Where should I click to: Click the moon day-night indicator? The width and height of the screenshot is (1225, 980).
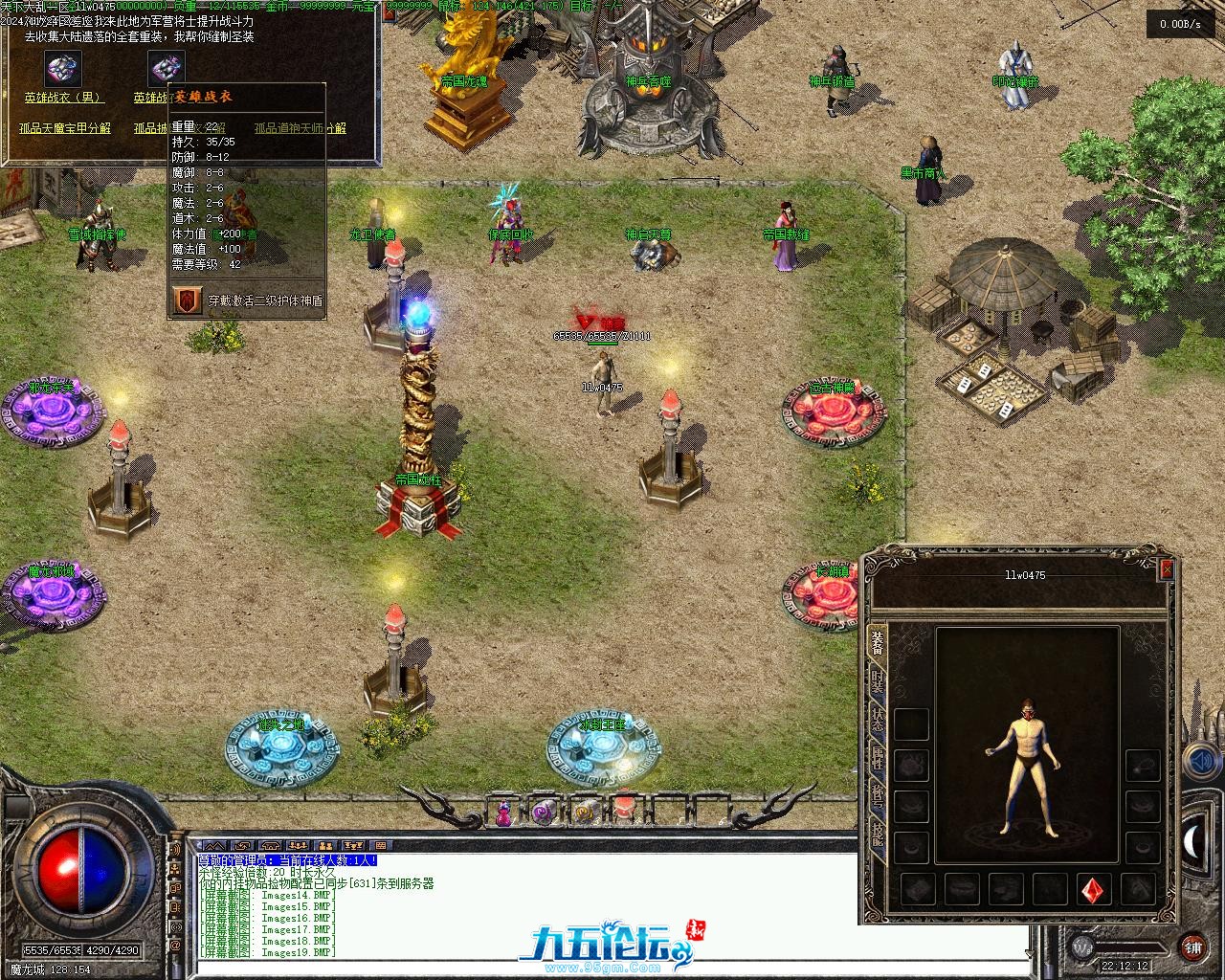pyautogui.click(x=1194, y=842)
